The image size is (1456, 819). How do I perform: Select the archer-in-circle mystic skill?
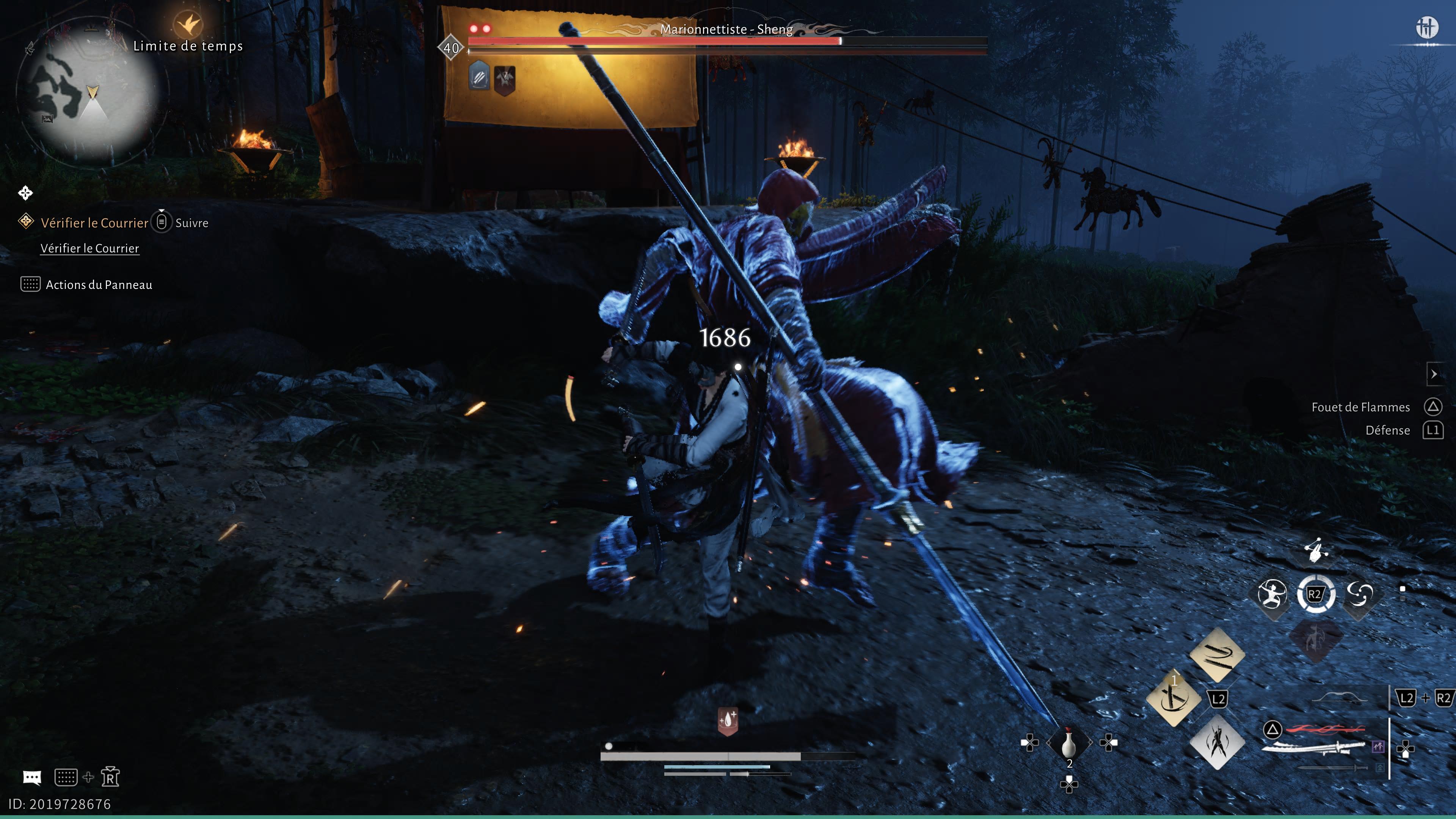[1272, 595]
